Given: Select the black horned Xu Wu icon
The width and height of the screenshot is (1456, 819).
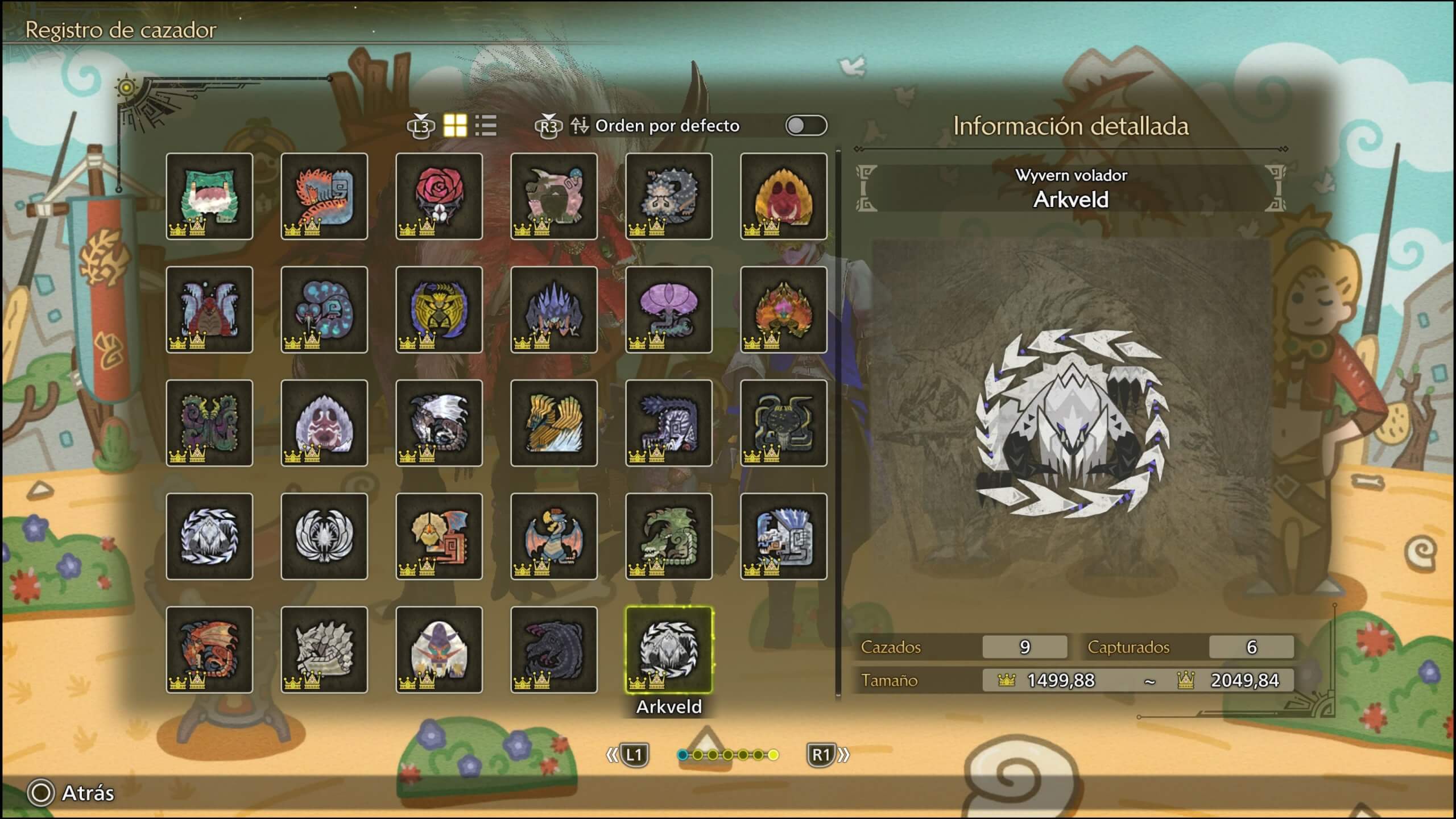Looking at the screenshot, I should [784, 423].
